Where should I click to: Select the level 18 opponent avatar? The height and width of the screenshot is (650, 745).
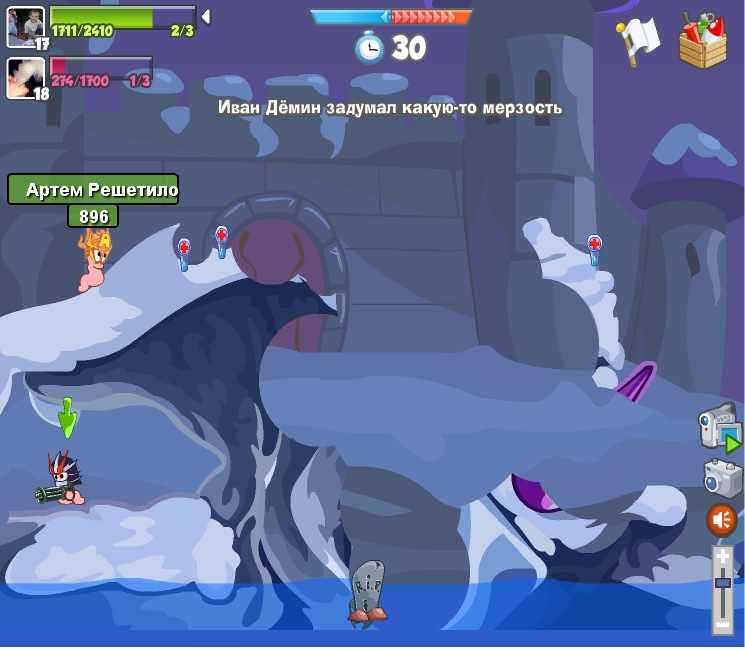26,77
